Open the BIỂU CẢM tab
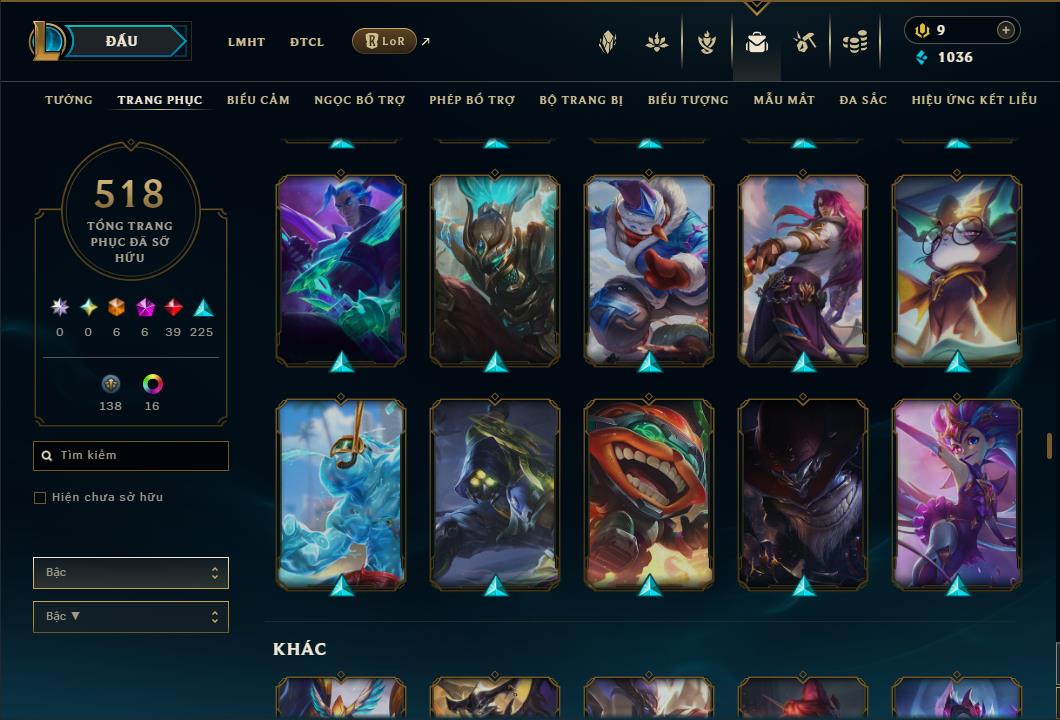 point(258,100)
